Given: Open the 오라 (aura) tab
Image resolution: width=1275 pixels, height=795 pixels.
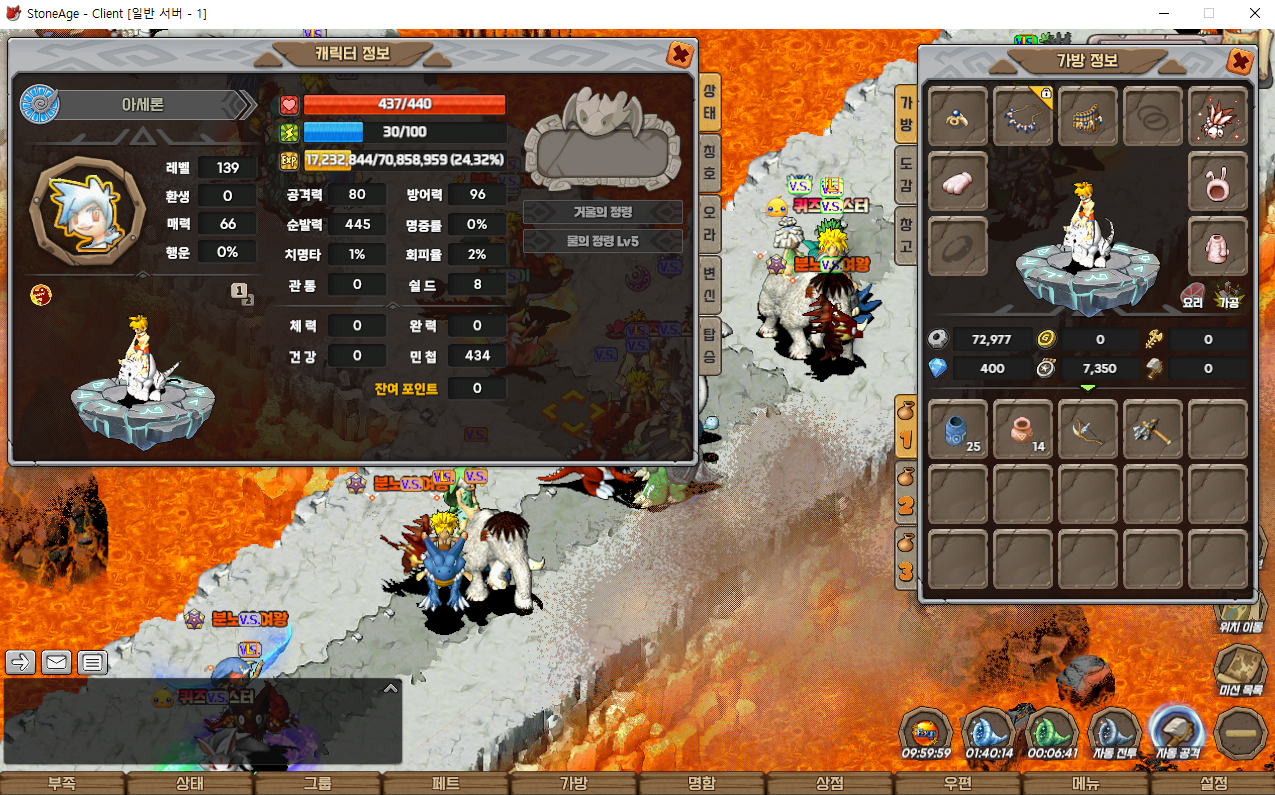Looking at the screenshot, I should 709,222.
